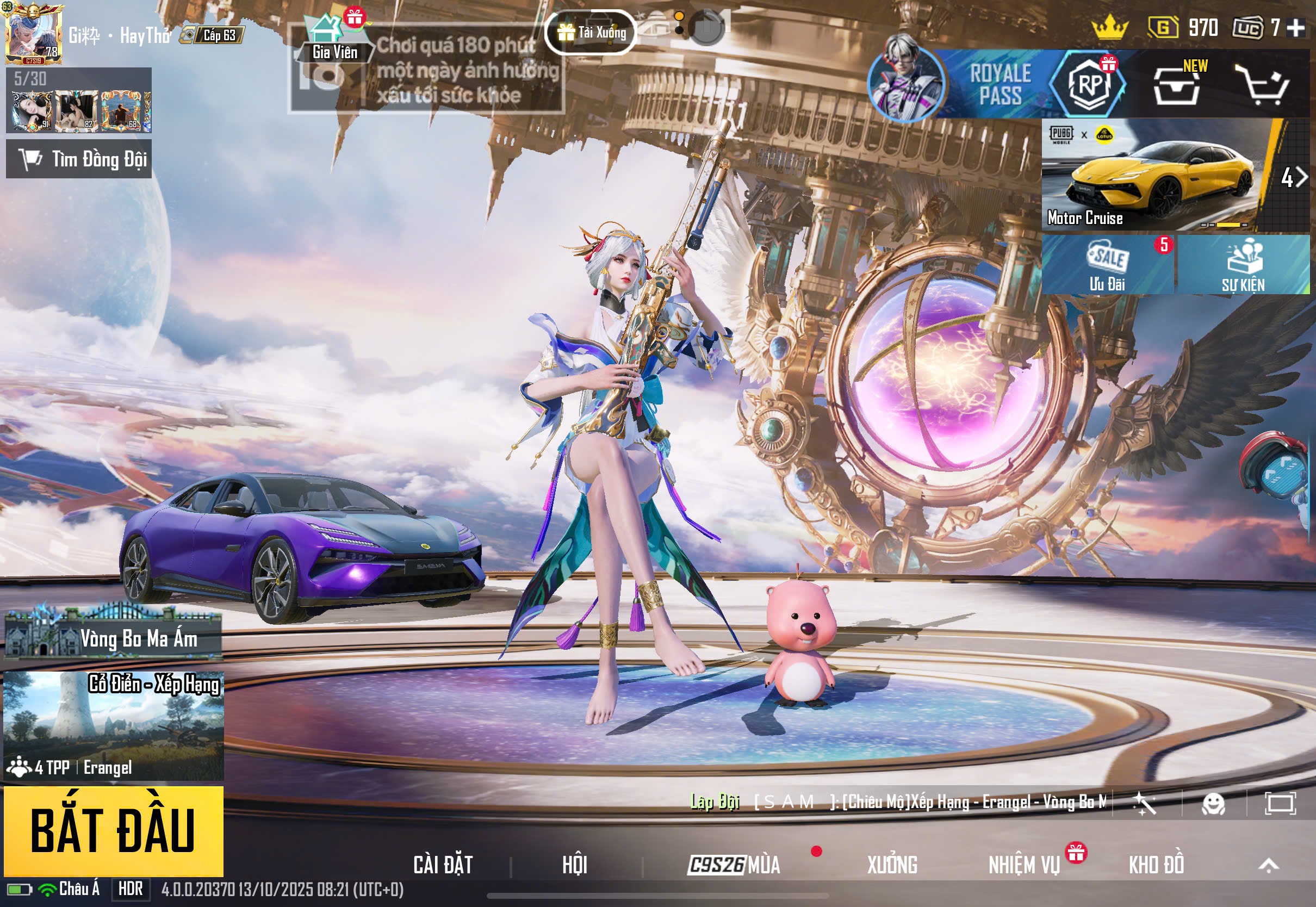1316x907 pixels.
Task: Open CÀI ĐẶT settings menu
Action: (443, 865)
